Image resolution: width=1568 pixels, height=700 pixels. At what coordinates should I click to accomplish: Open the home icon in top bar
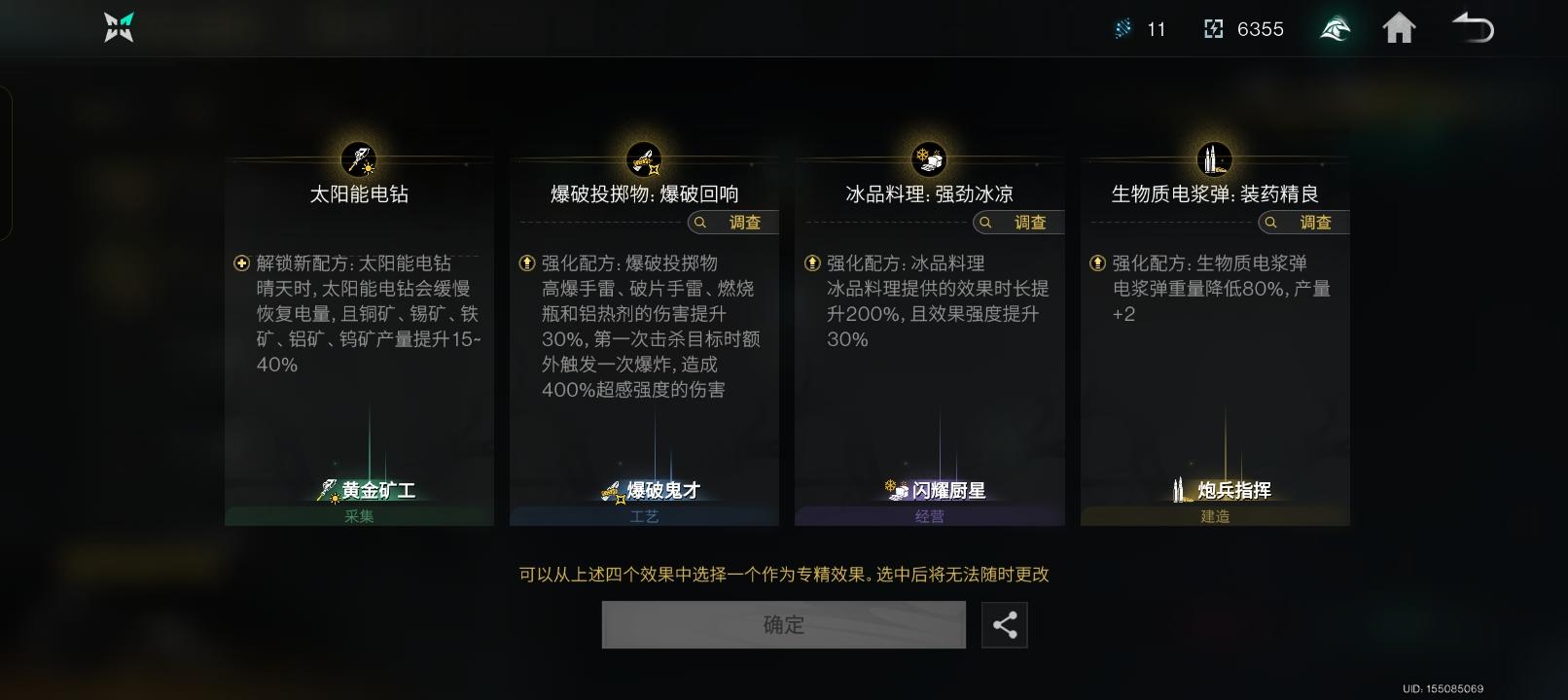click(1400, 29)
